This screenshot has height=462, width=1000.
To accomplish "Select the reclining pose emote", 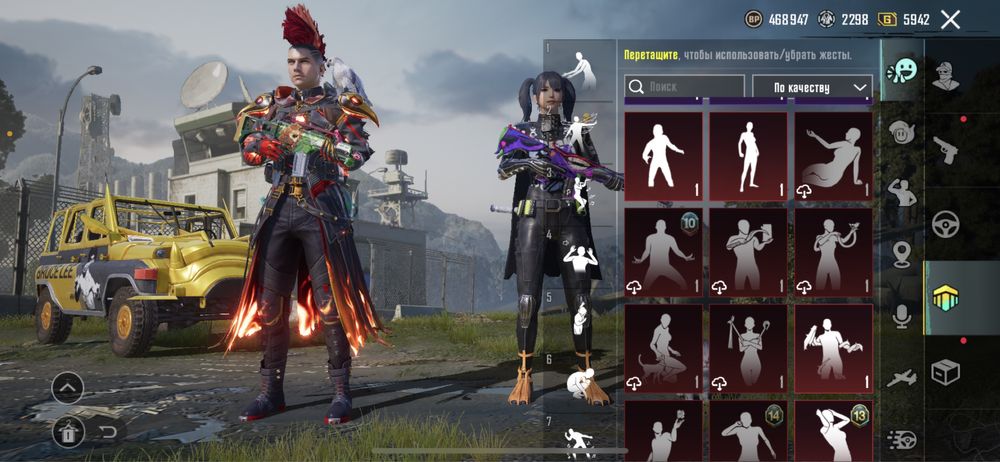I will tap(833, 157).
